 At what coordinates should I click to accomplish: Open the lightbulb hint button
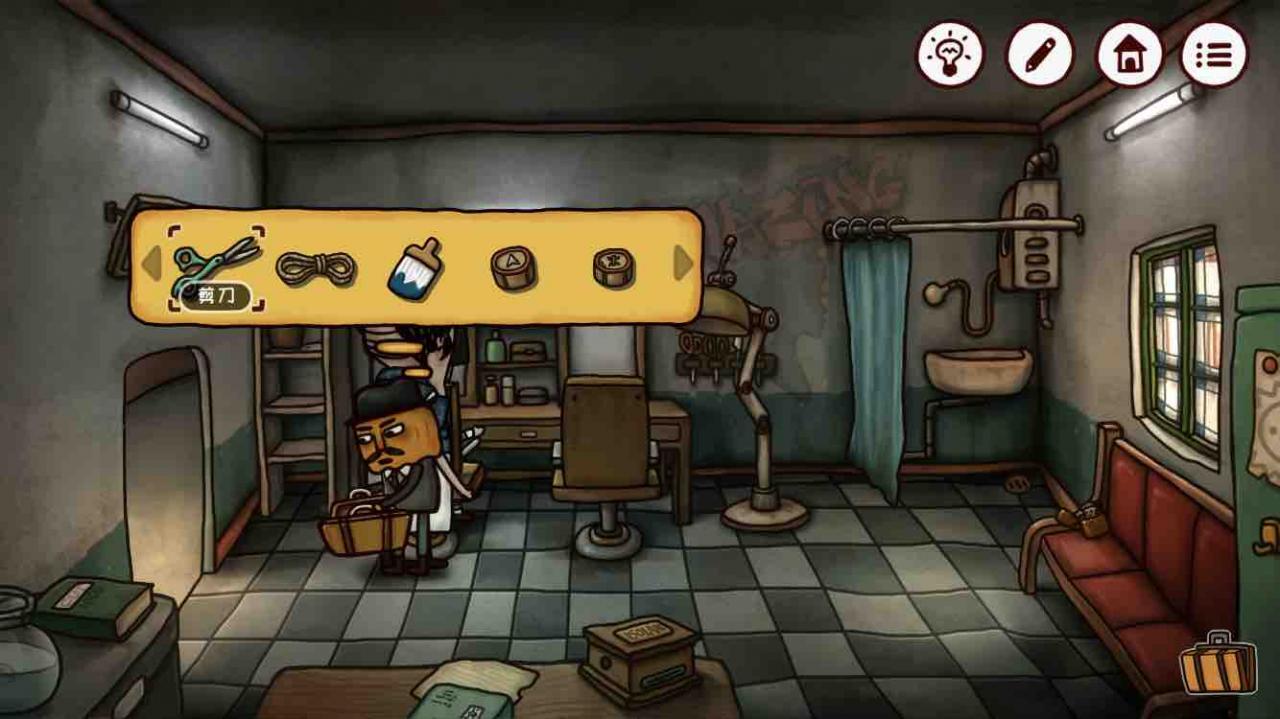950,54
